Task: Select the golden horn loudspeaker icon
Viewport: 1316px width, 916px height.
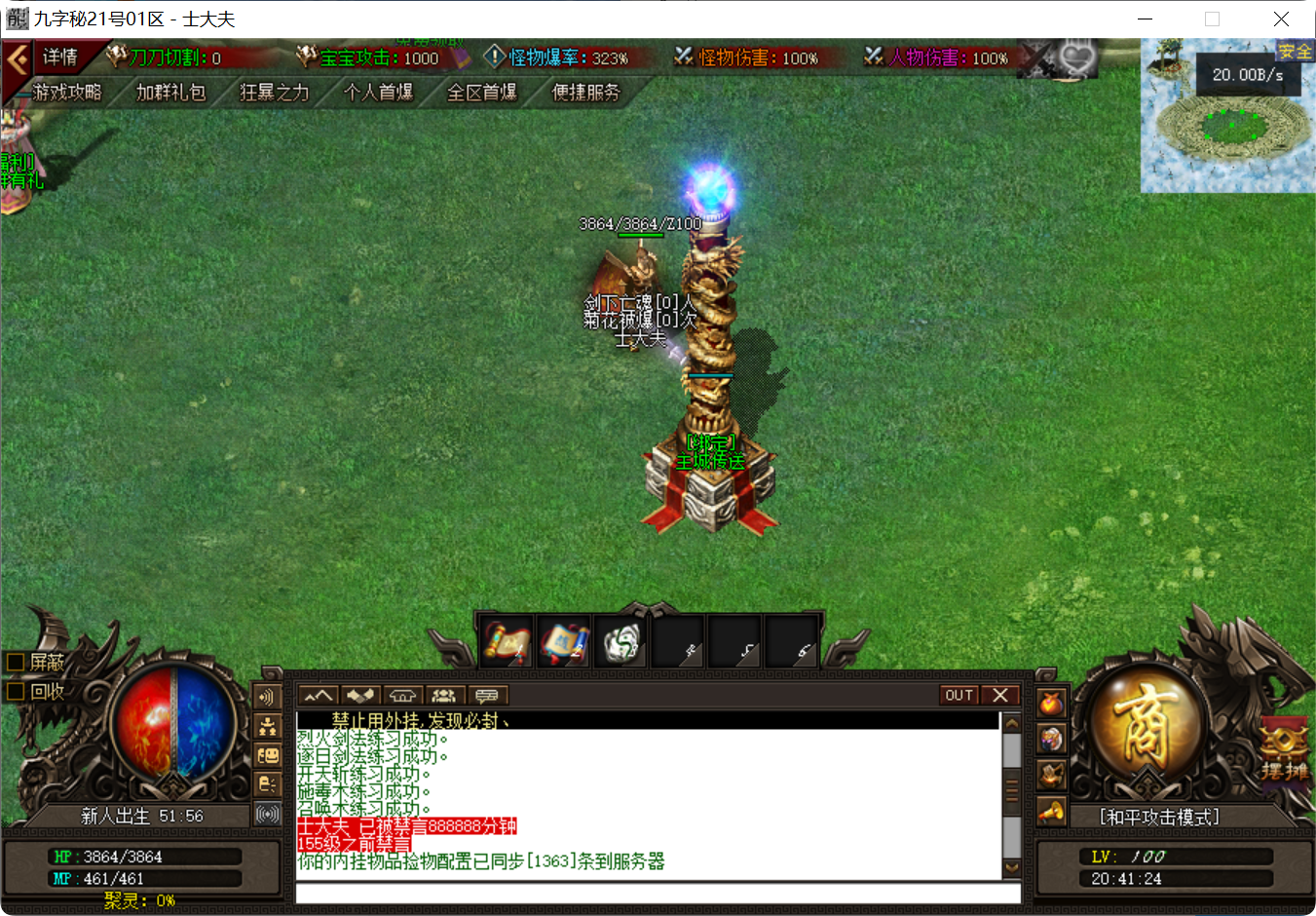Action: (x=1051, y=812)
